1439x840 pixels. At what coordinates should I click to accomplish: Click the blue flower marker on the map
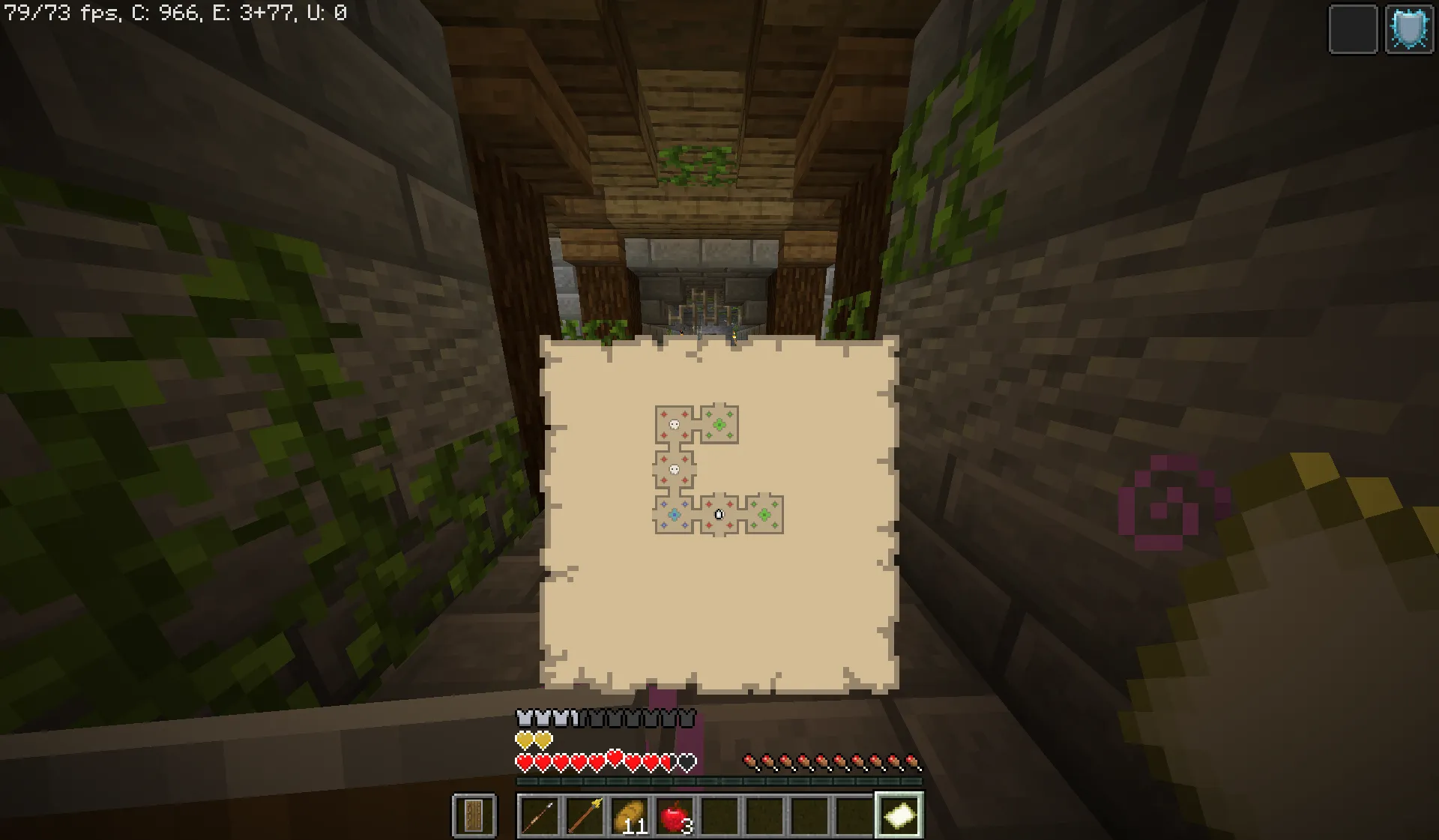(x=675, y=515)
